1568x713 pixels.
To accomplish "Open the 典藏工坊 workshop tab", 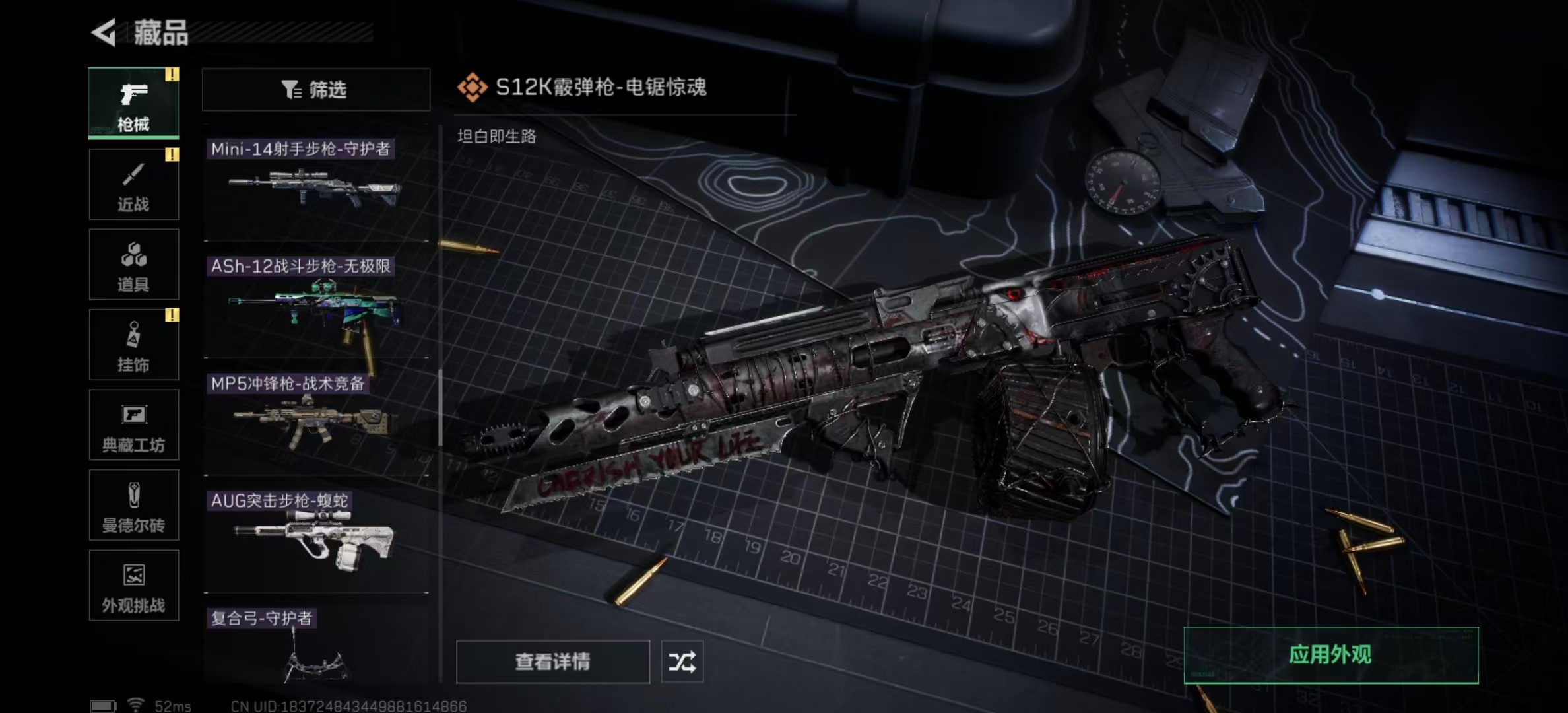I will click(133, 425).
